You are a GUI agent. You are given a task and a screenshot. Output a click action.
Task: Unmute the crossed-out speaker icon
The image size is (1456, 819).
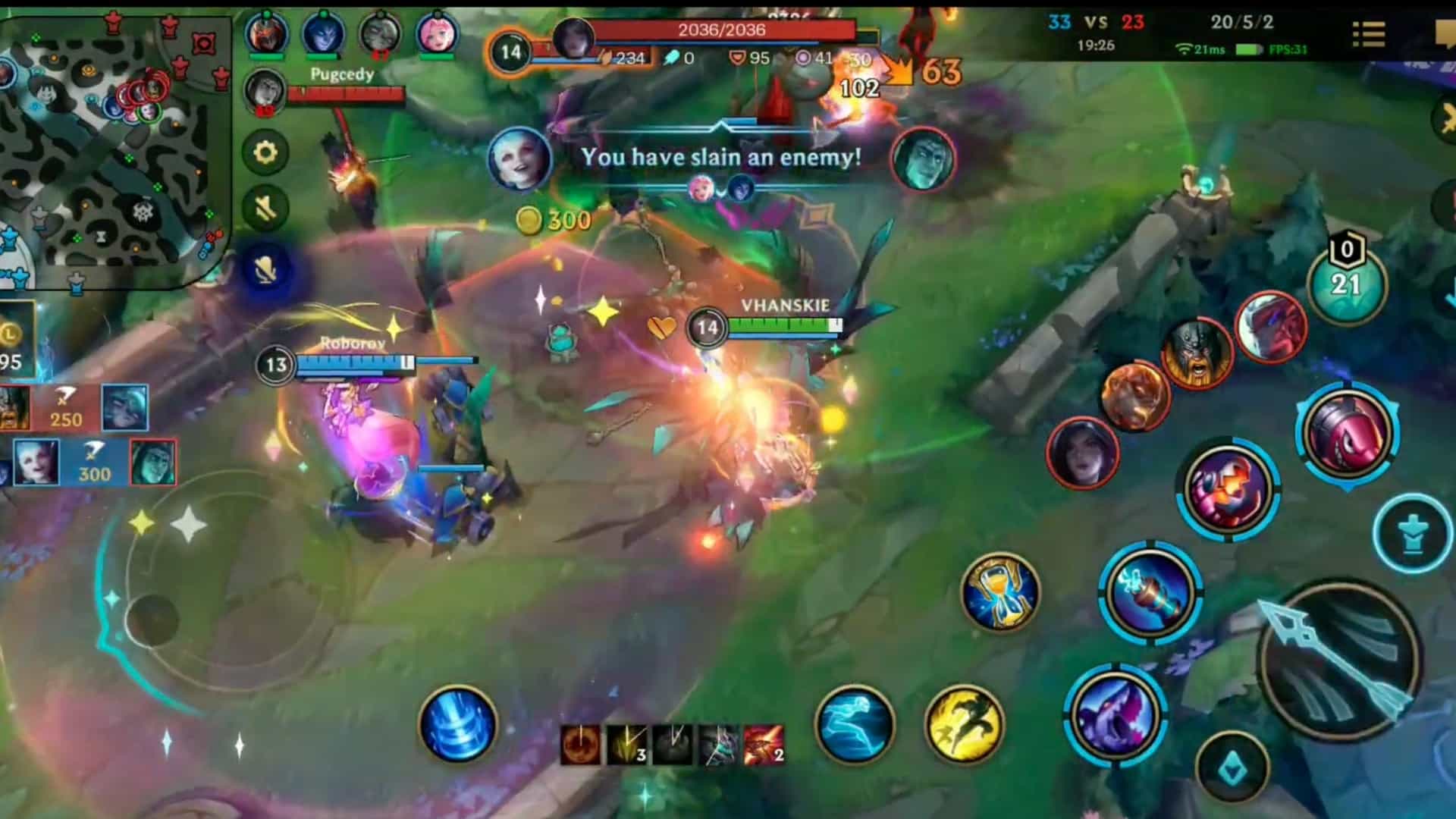264,206
